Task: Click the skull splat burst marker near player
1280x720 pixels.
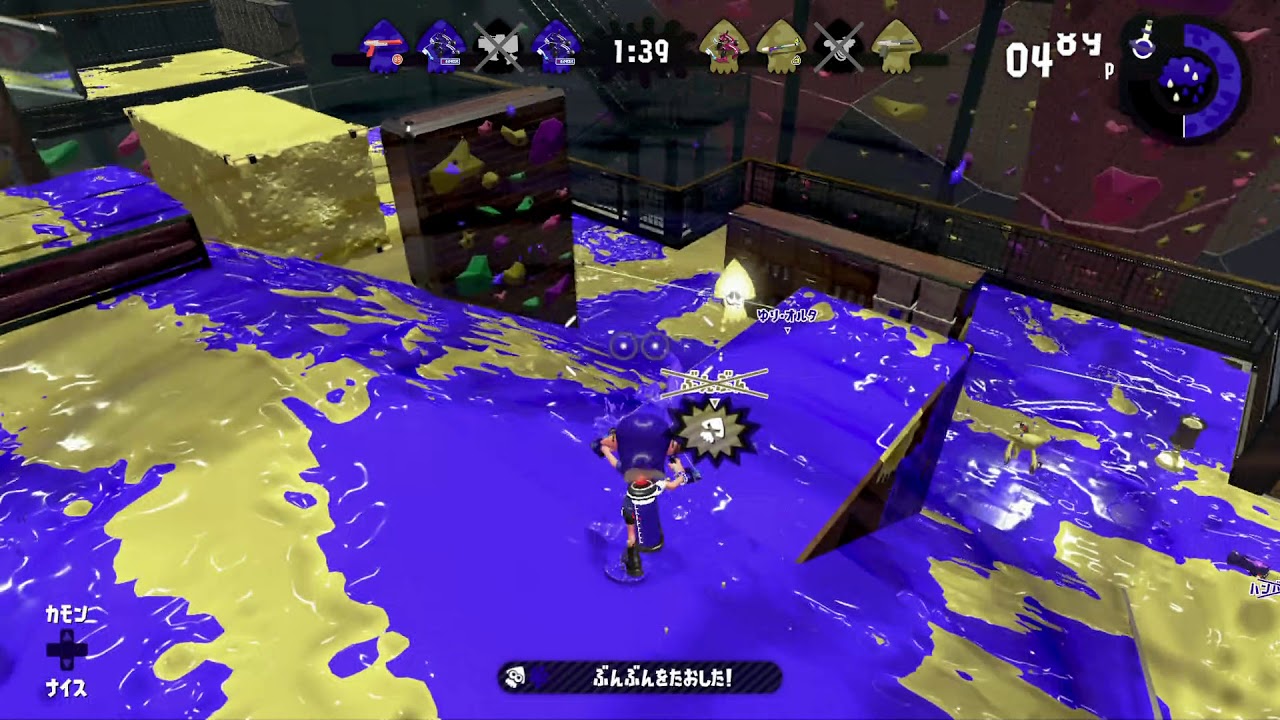Action: pos(712,432)
